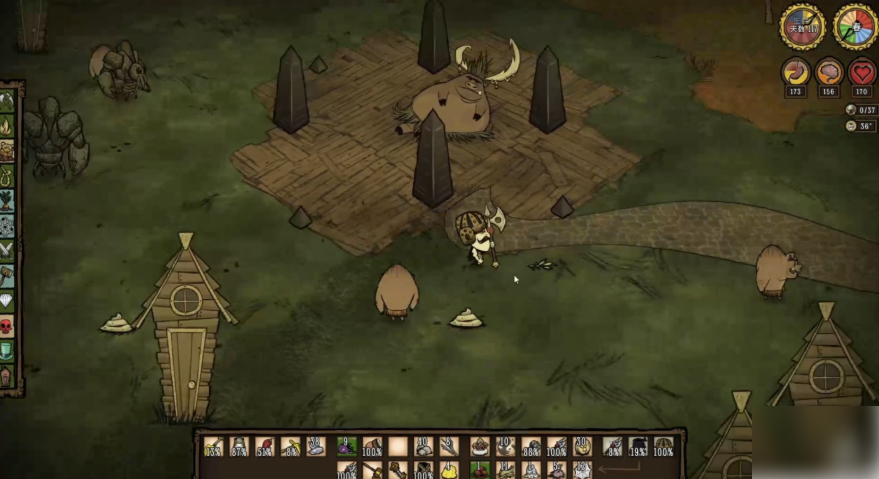Choose the purple item stack of 9
879x479 pixels.
point(346,446)
